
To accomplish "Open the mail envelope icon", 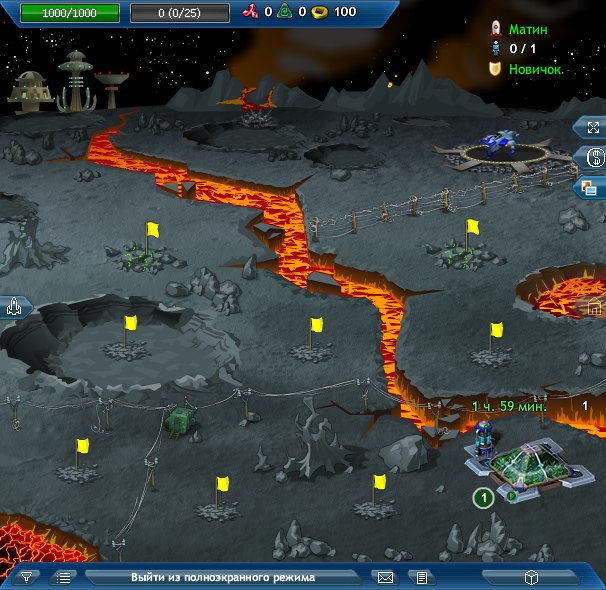I will (384, 577).
